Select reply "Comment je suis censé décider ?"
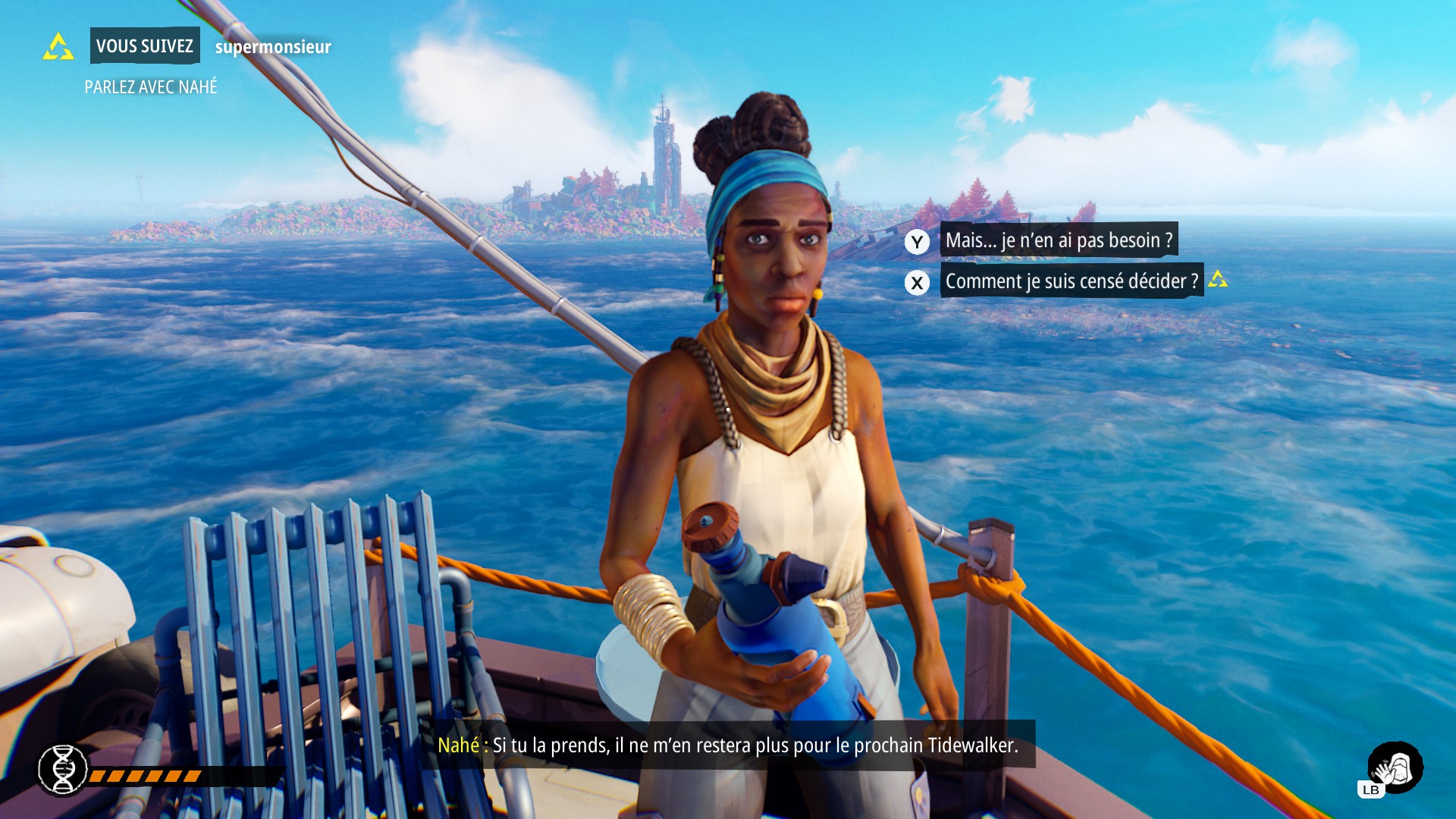The width and height of the screenshot is (1456, 819). coord(1071,281)
